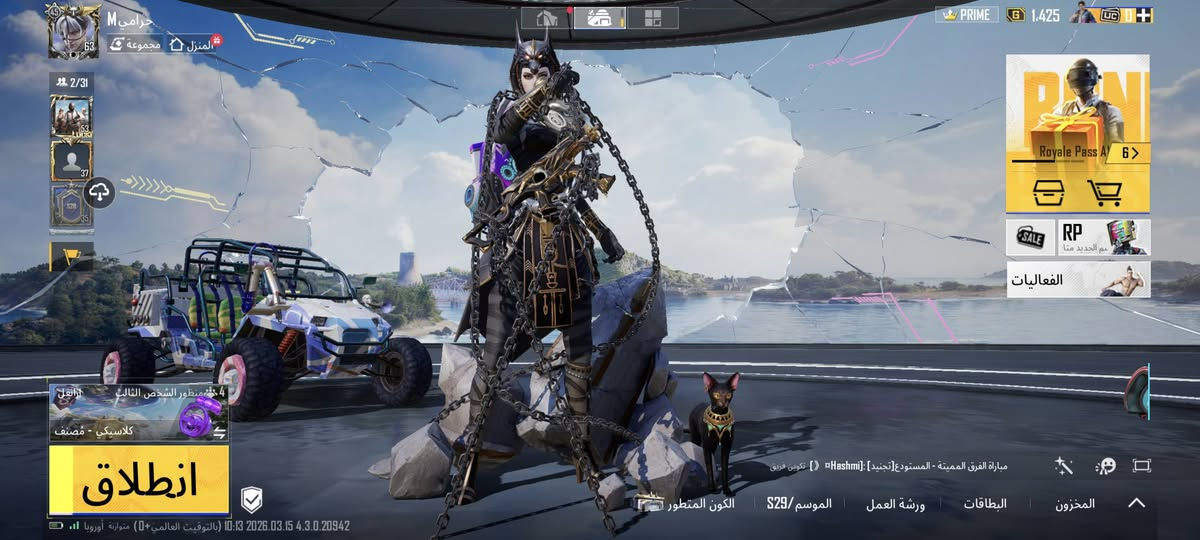
Task: Open the crate box icon
Action: pyautogui.click(x=1047, y=192)
